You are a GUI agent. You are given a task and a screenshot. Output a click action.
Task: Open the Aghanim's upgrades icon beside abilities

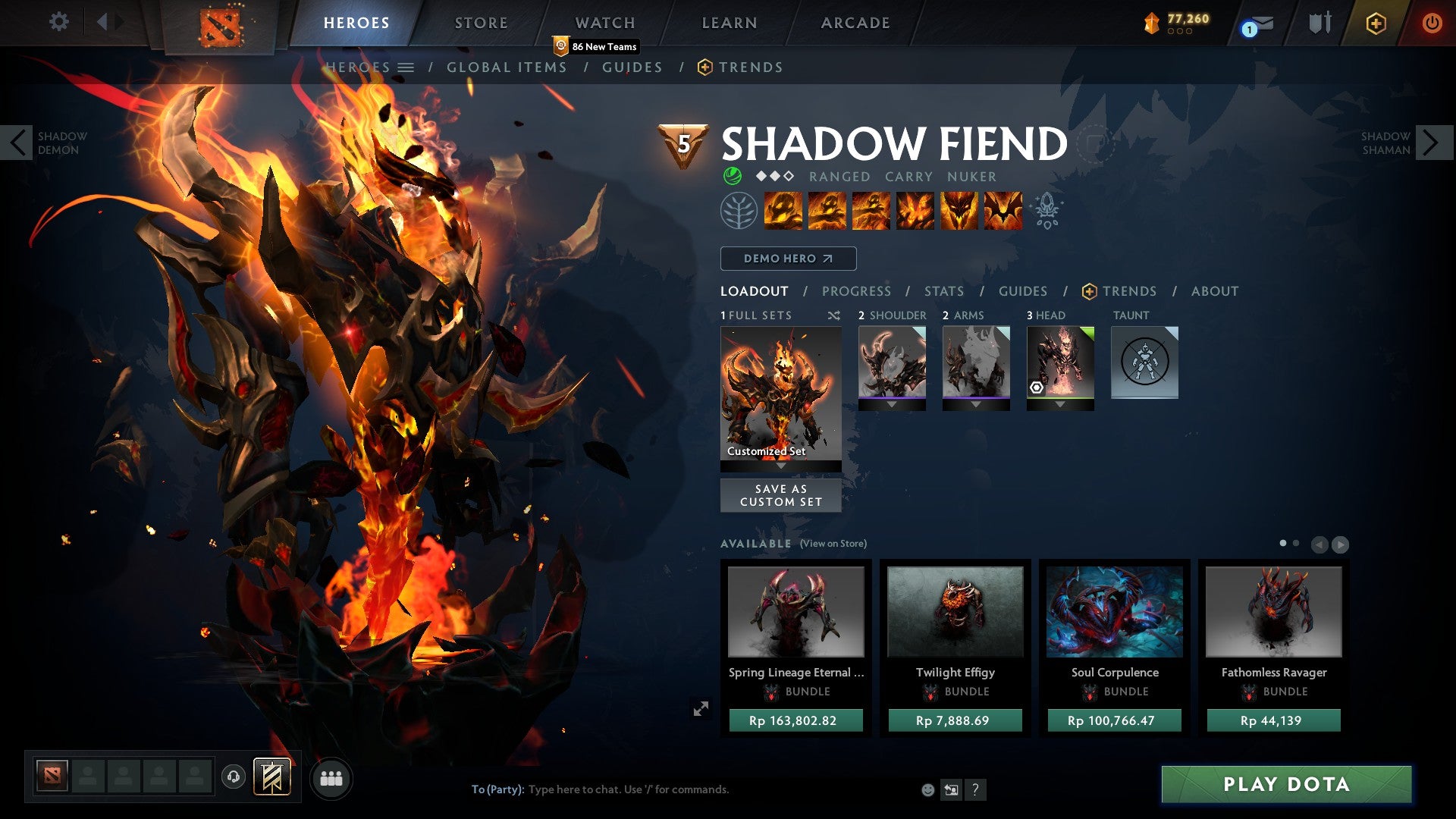(x=1047, y=213)
